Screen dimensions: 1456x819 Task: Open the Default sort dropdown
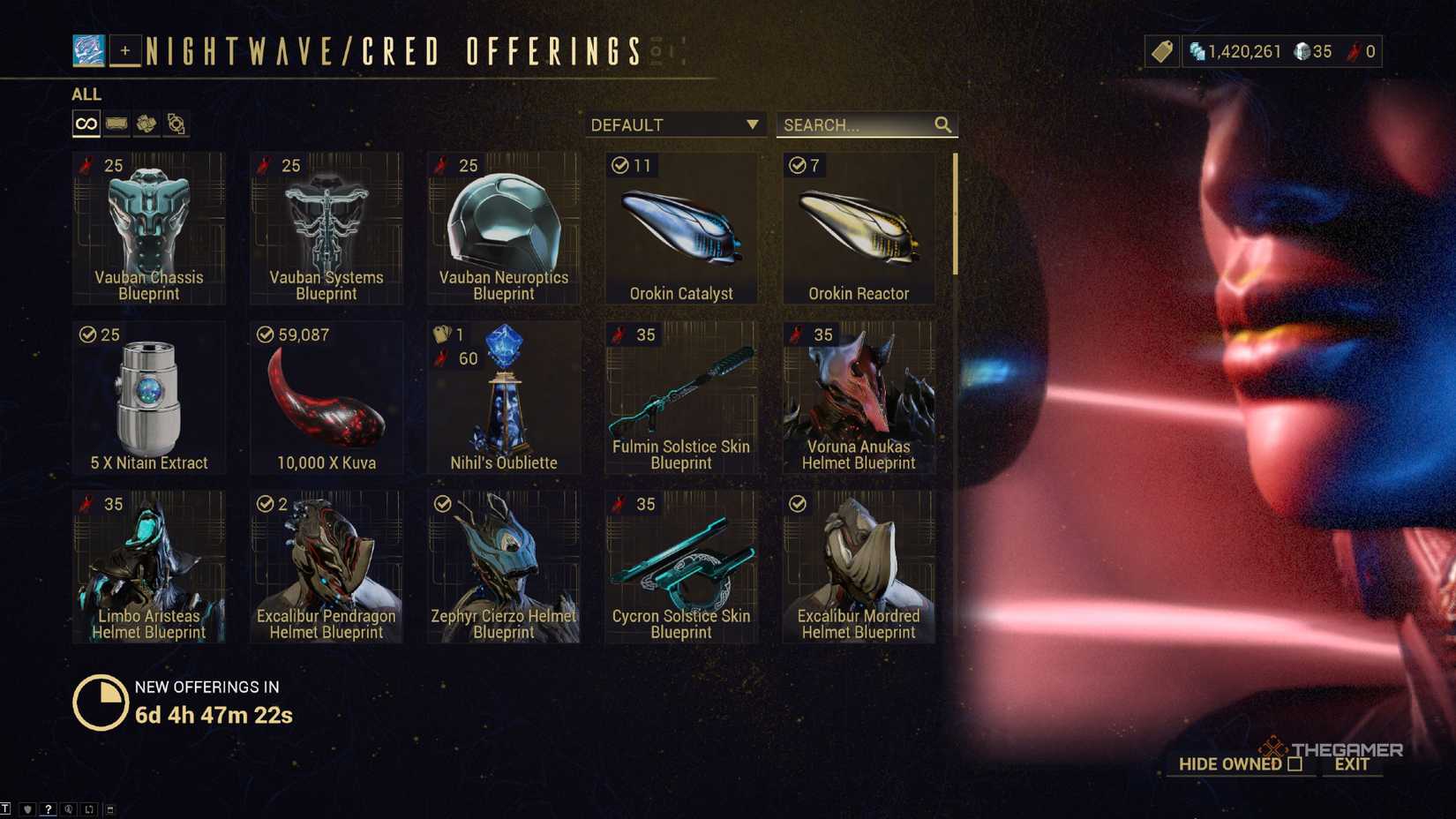[x=671, y=124]
